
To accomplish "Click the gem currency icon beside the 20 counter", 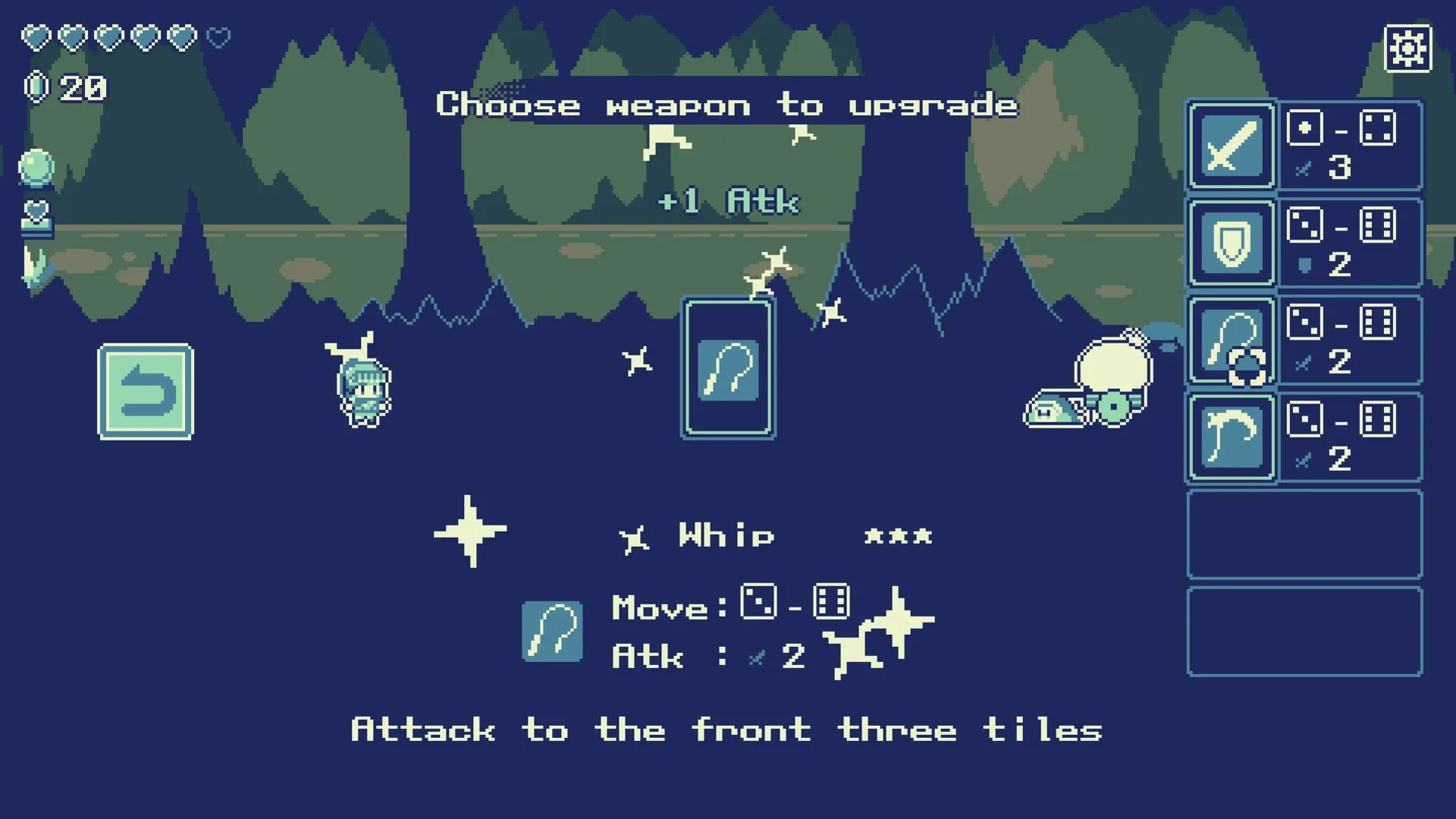I will [35, 86].
